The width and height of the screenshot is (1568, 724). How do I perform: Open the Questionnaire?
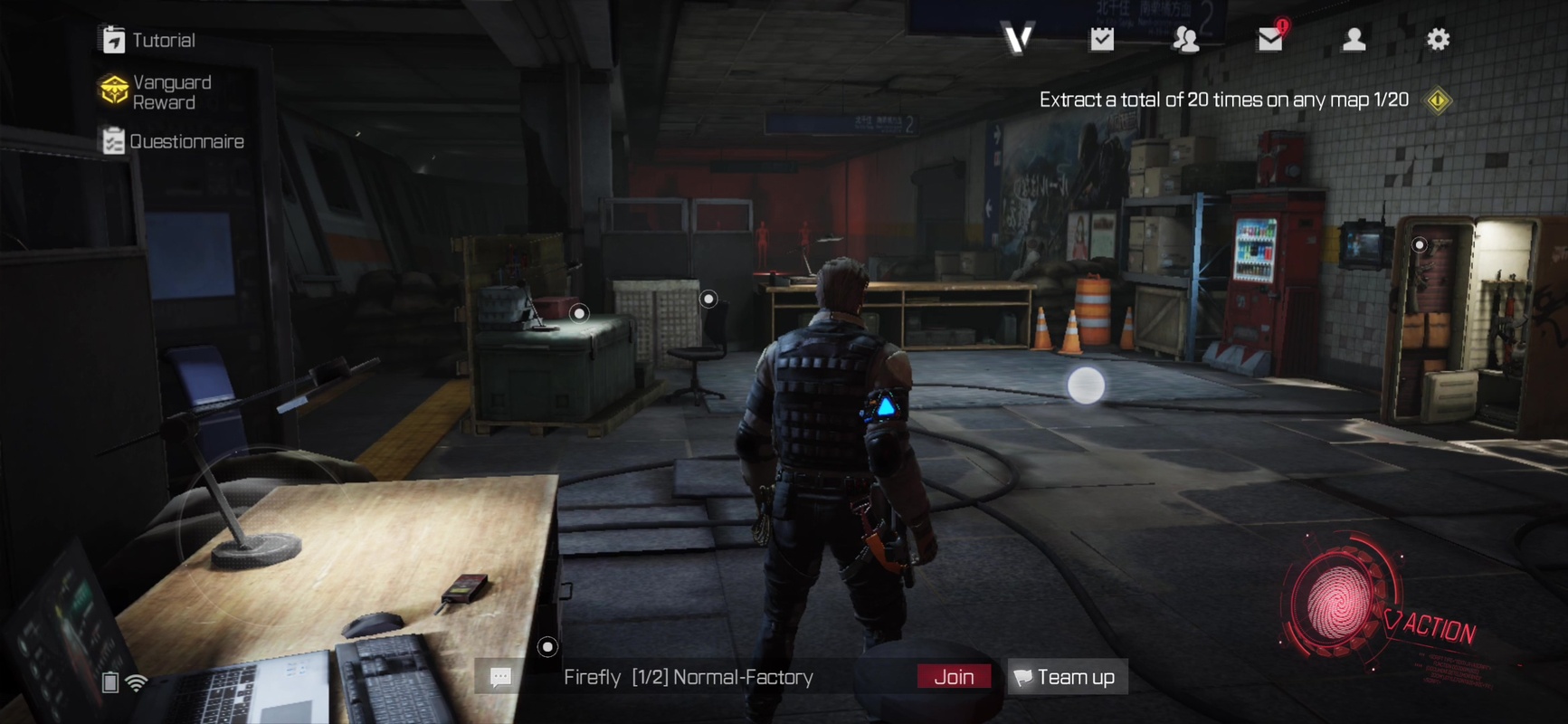(172, 141)
